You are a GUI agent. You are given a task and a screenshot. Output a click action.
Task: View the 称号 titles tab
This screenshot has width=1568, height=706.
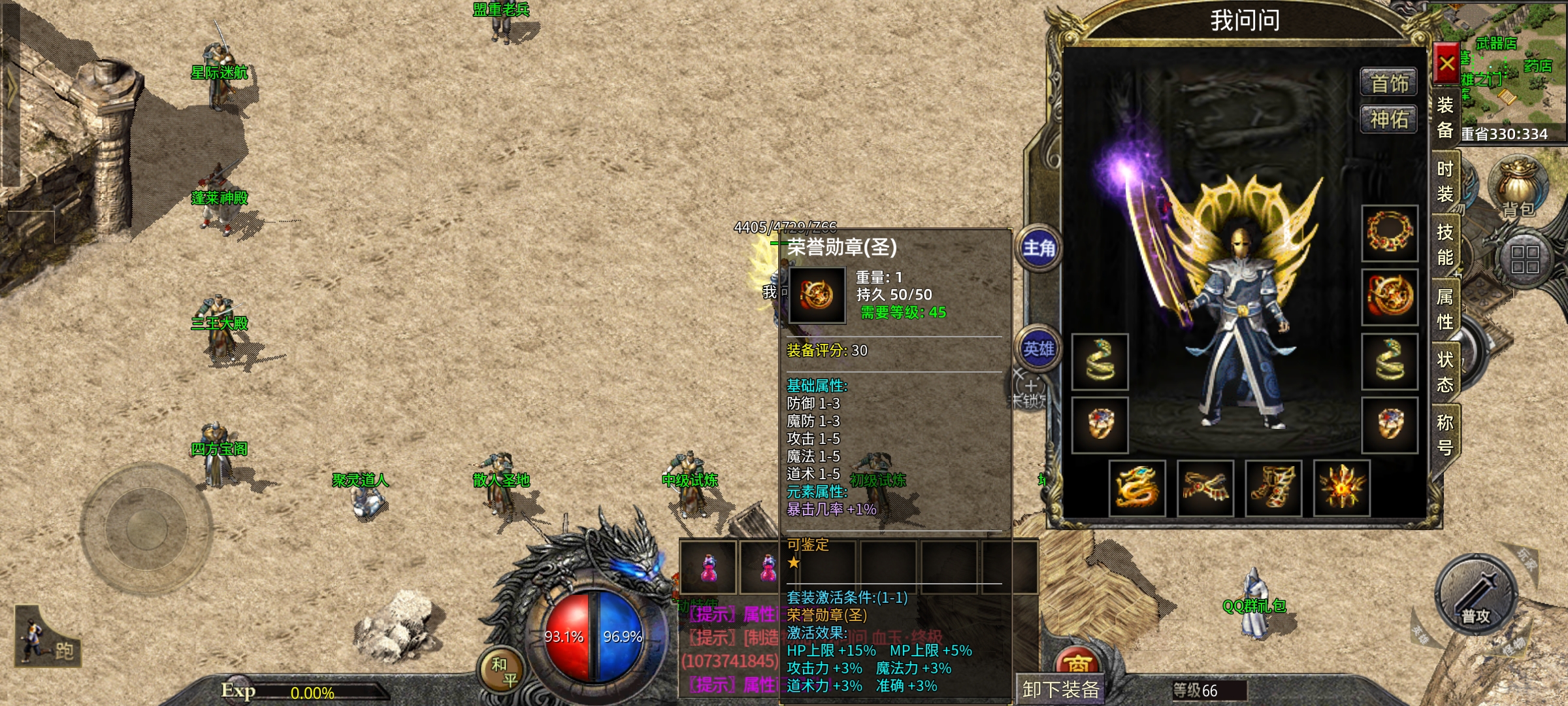click(x=1445, y=435)
